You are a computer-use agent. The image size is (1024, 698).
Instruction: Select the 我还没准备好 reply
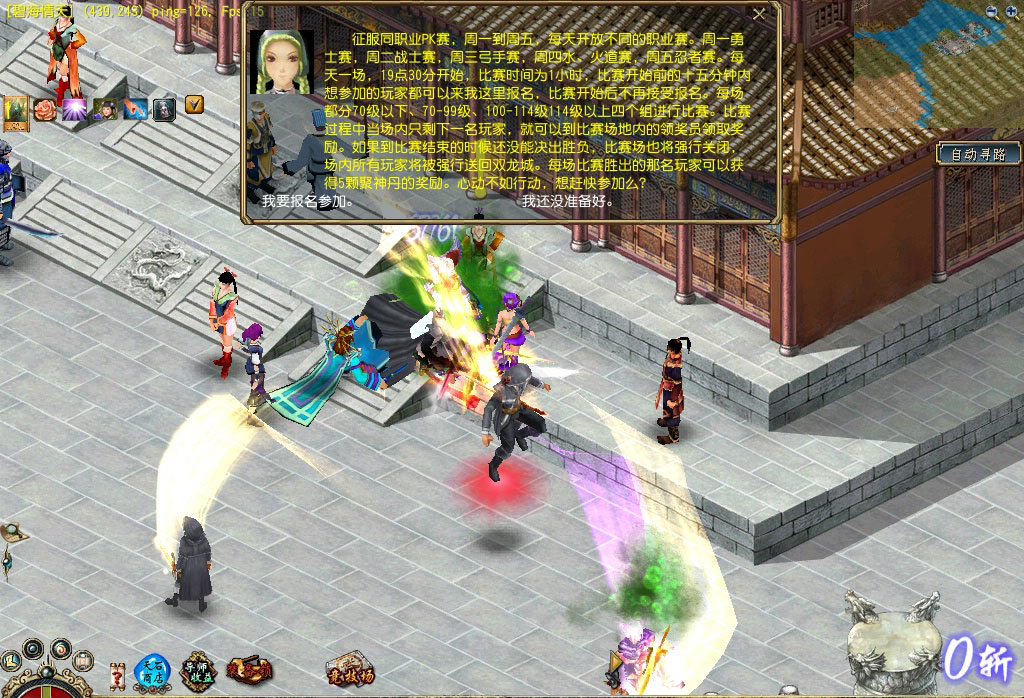point(567,201)
